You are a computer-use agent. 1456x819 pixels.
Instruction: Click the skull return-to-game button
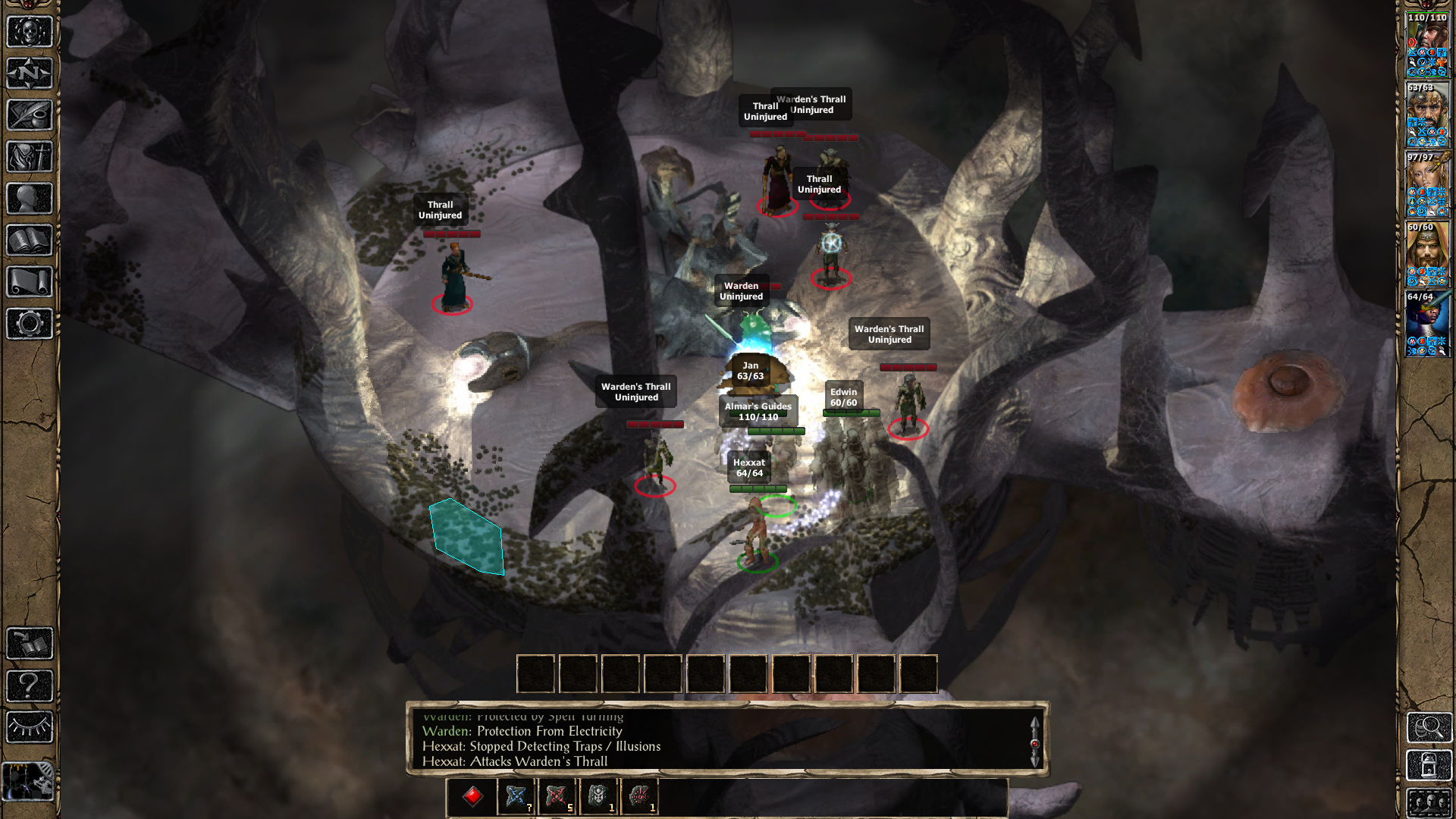30,32
